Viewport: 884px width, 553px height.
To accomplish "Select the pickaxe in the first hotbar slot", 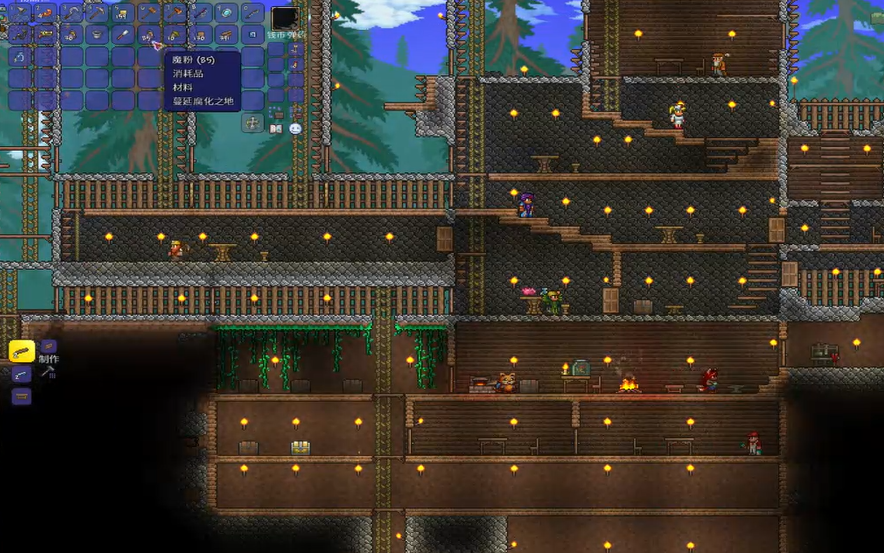I will pyautogui.click(x=19, y=13).
